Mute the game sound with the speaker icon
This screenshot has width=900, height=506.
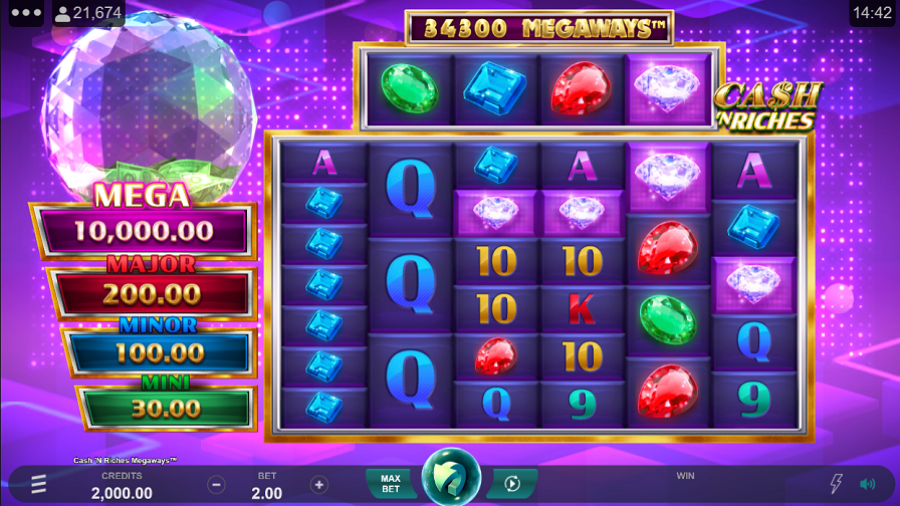pyautogui.click(x=868, y=484)
